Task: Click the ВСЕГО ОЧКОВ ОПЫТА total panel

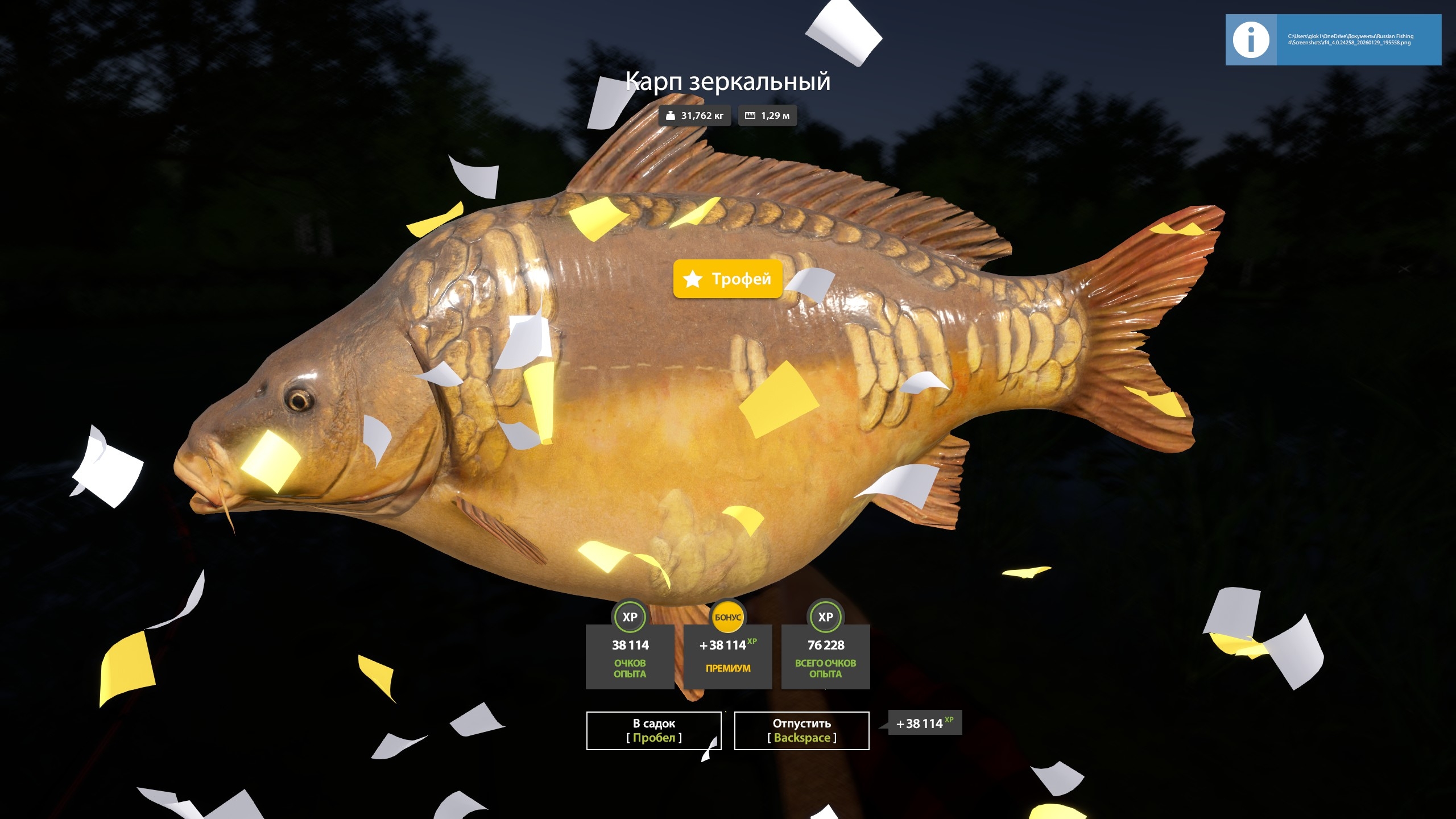Action: [x=825, y=657]
